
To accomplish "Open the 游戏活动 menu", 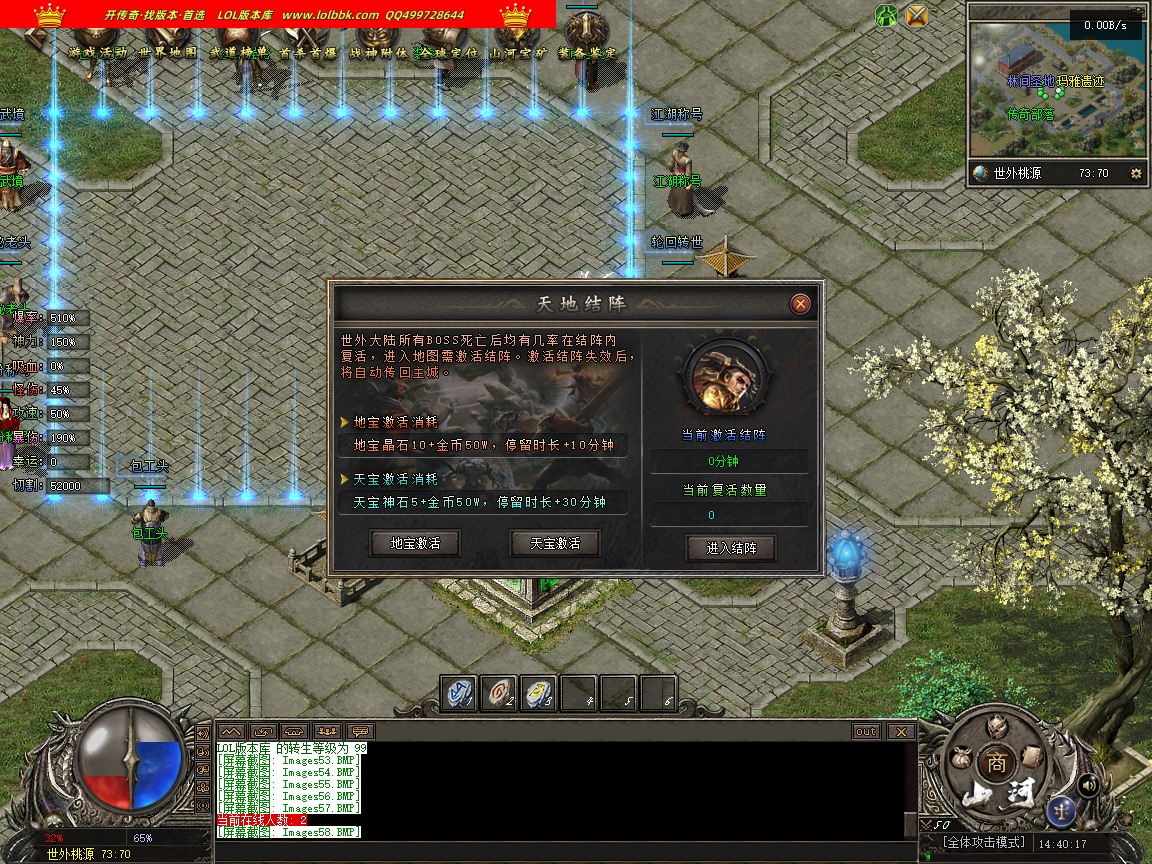I will (x=98, y=52).
